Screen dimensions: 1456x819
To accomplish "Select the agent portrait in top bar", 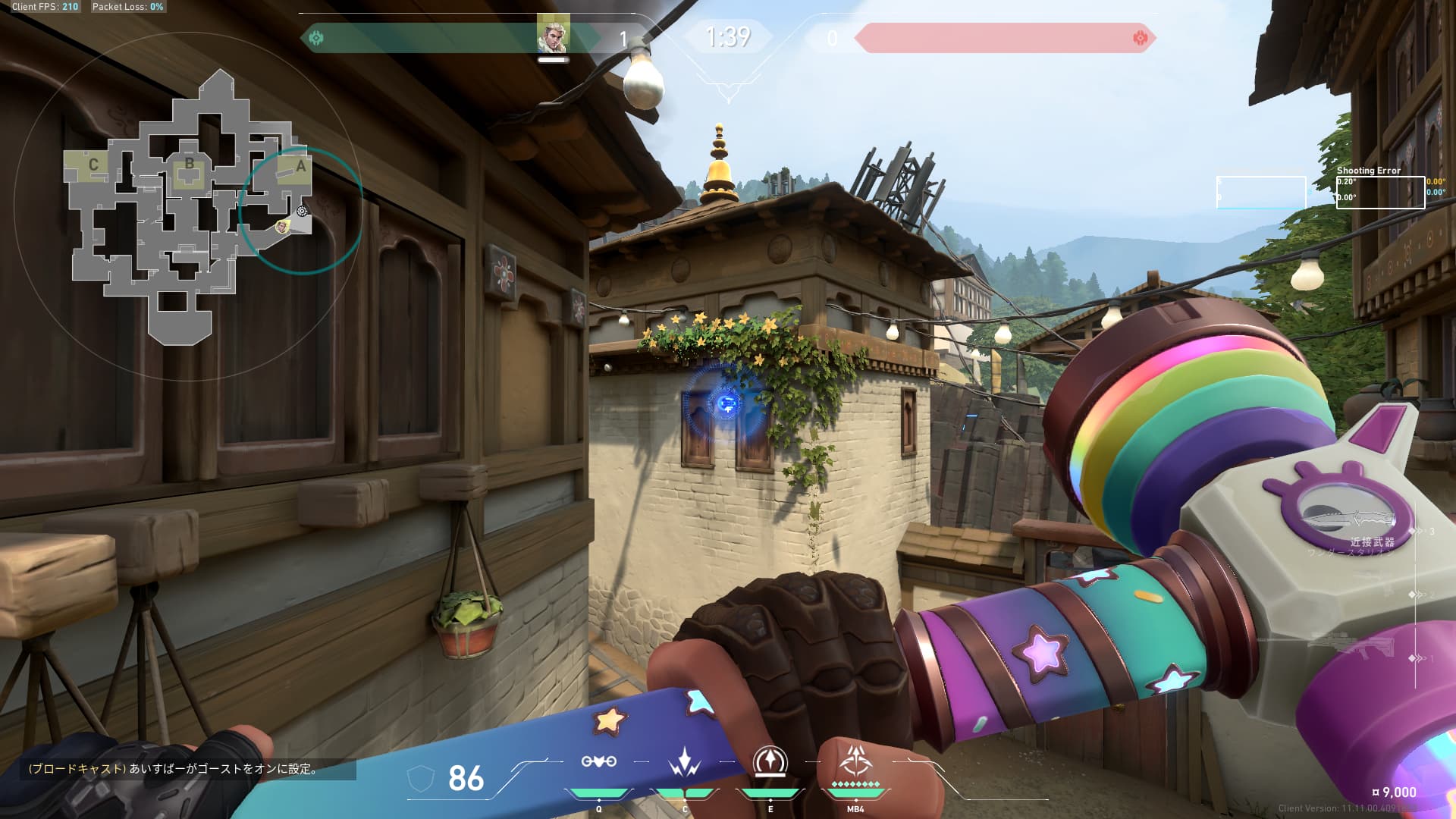I will point(552,36).
